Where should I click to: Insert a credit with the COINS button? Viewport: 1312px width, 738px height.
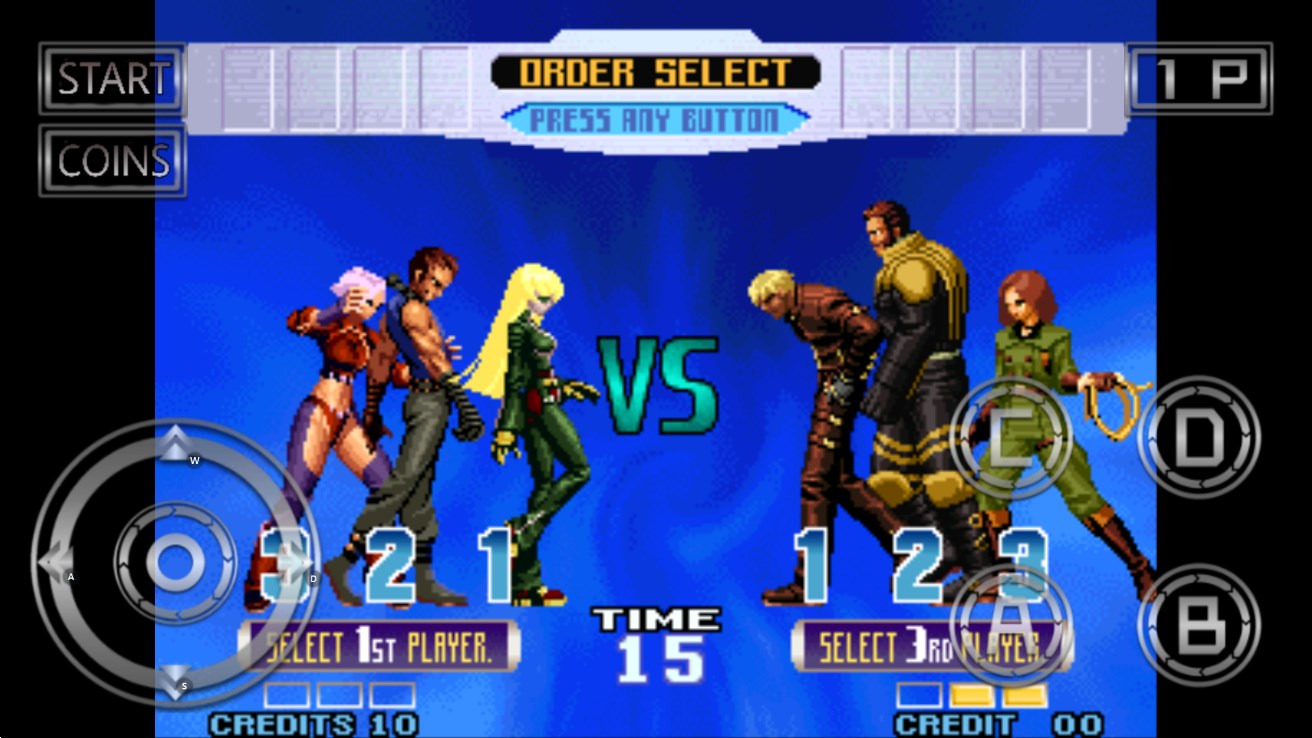coord(110,160)
